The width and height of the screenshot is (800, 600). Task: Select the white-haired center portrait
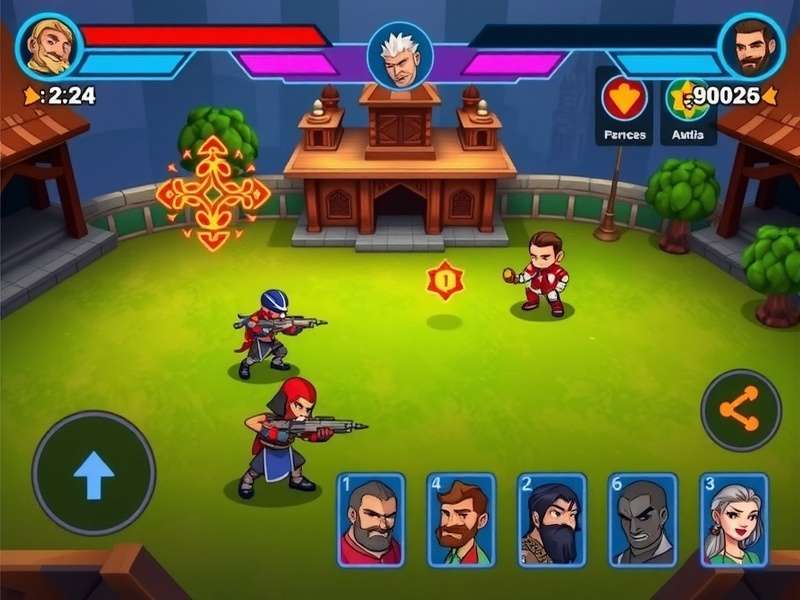point(400,55)
